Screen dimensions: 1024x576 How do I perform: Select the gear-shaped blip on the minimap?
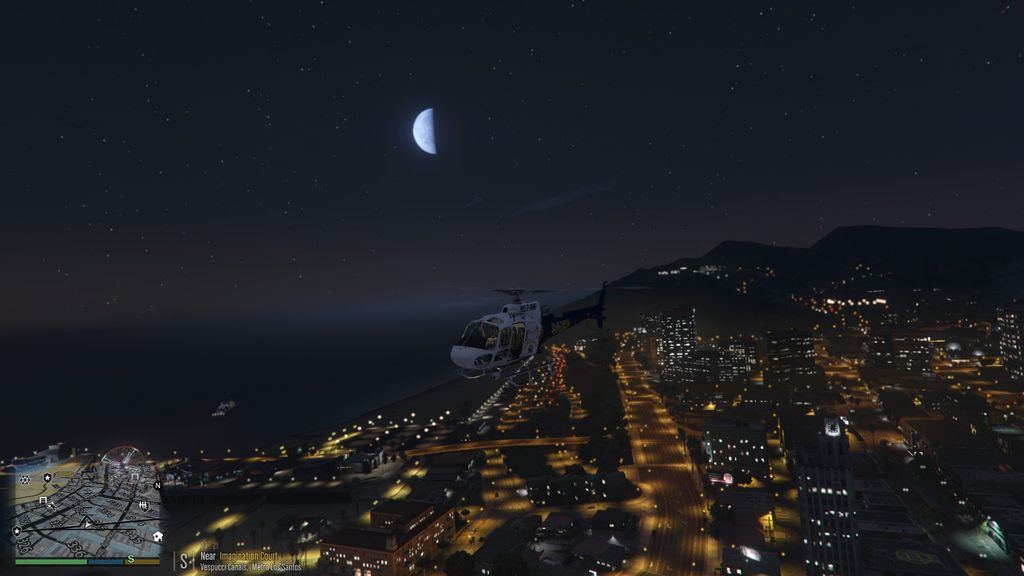click(24, 480)
